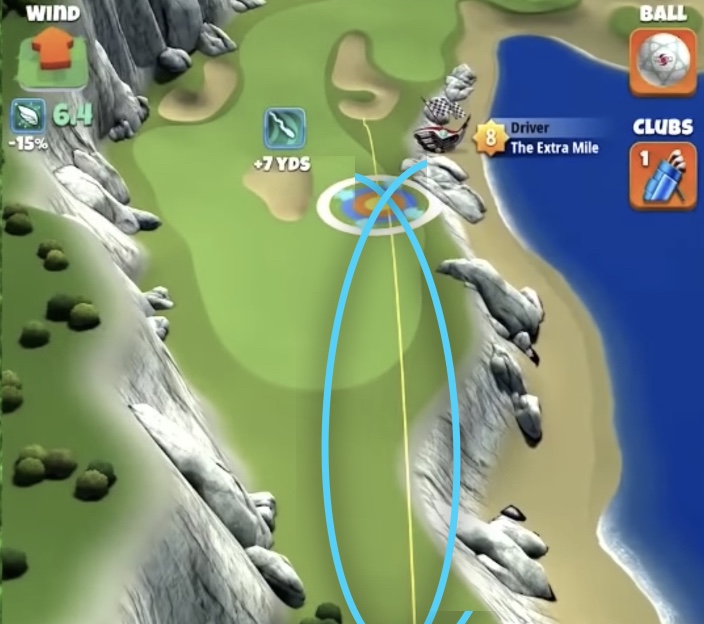
Task: Select the leaf wind-resistance icon
Action: (x=28, y=116)
